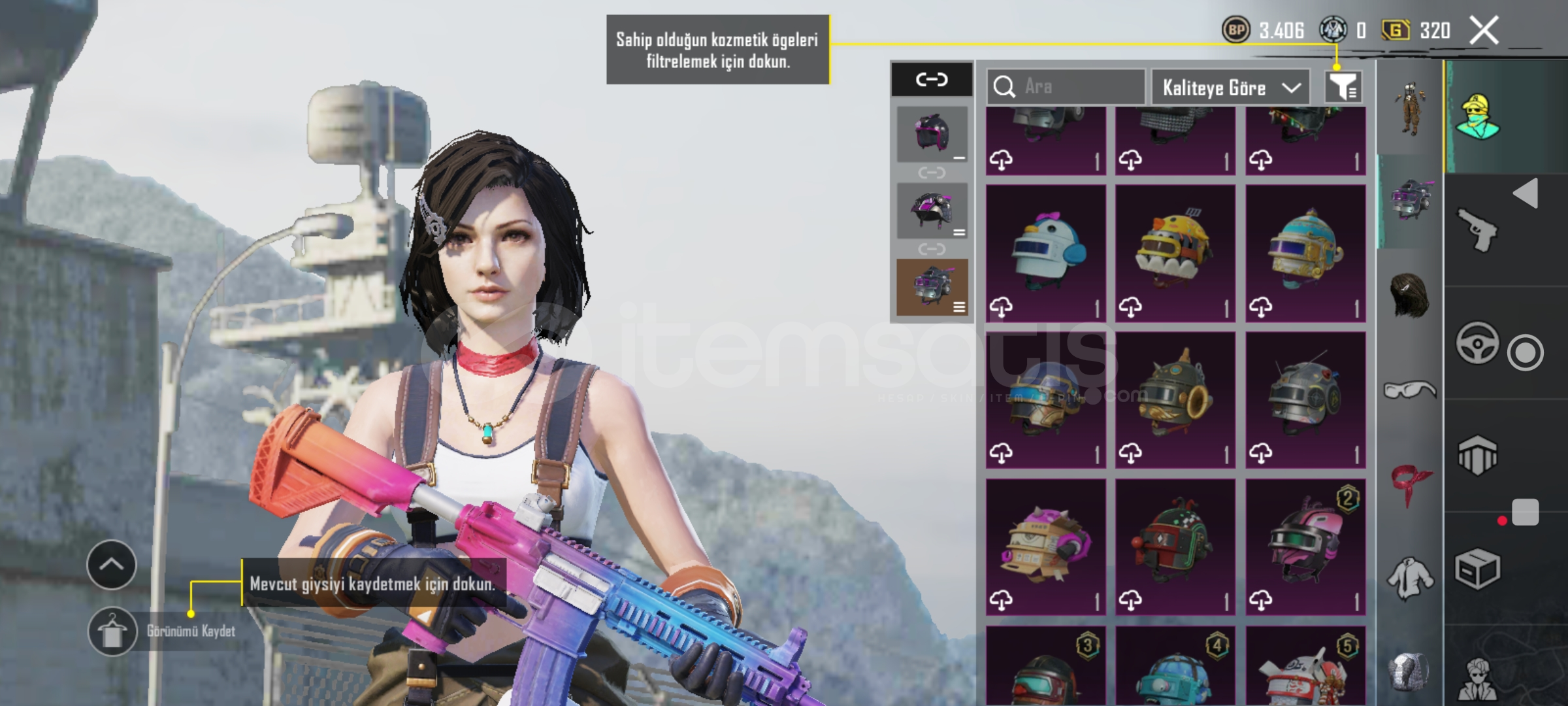
Task: Open the vehicle steering wheel section
Action: pyautogui.click(x=1477, y=343)
